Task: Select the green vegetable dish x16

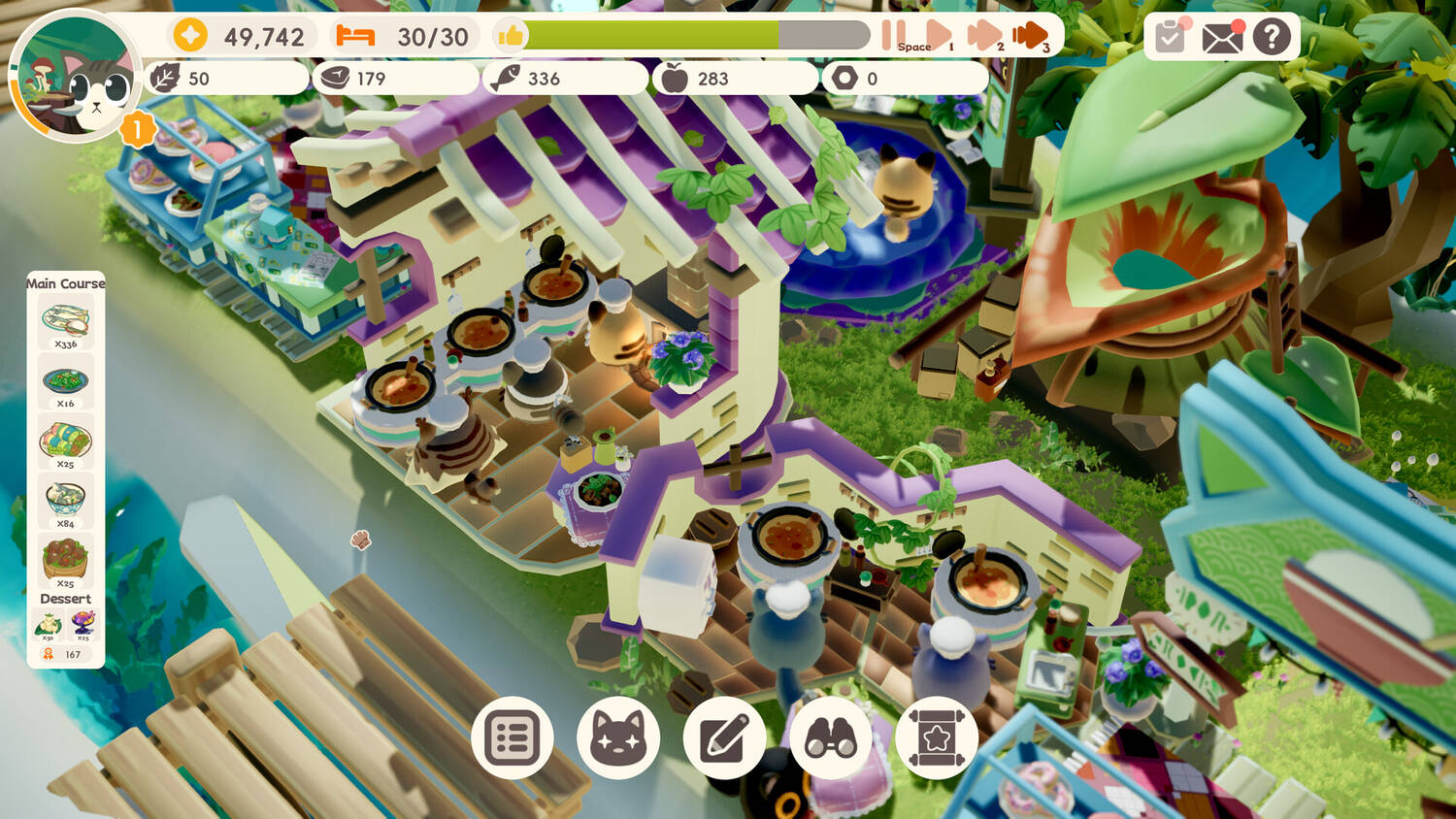Action: [x=65, y=381]
